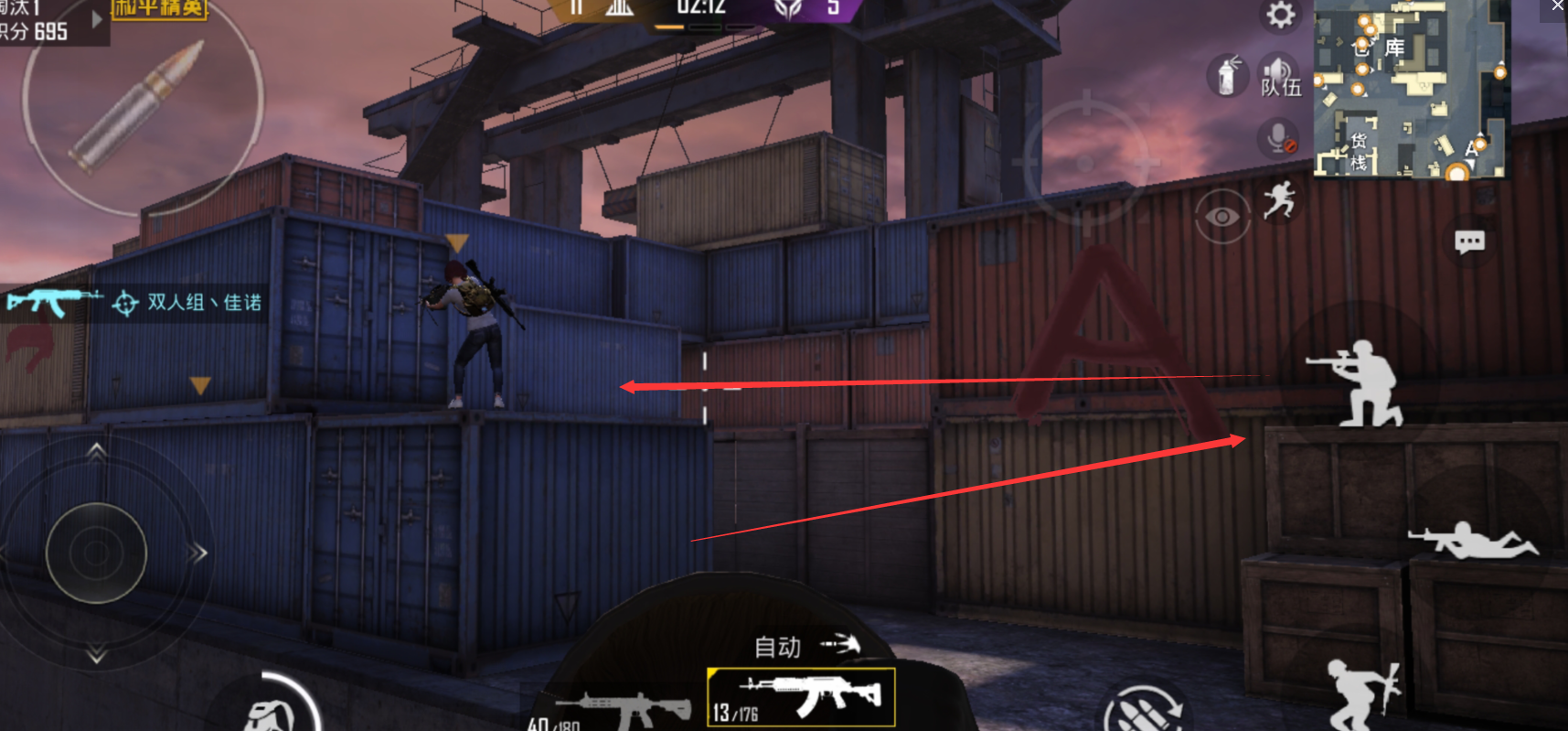This screenshot has width=1568, height=731.
Task: Open the quick chat speech bubble
Action: [x=1469, y=242]
